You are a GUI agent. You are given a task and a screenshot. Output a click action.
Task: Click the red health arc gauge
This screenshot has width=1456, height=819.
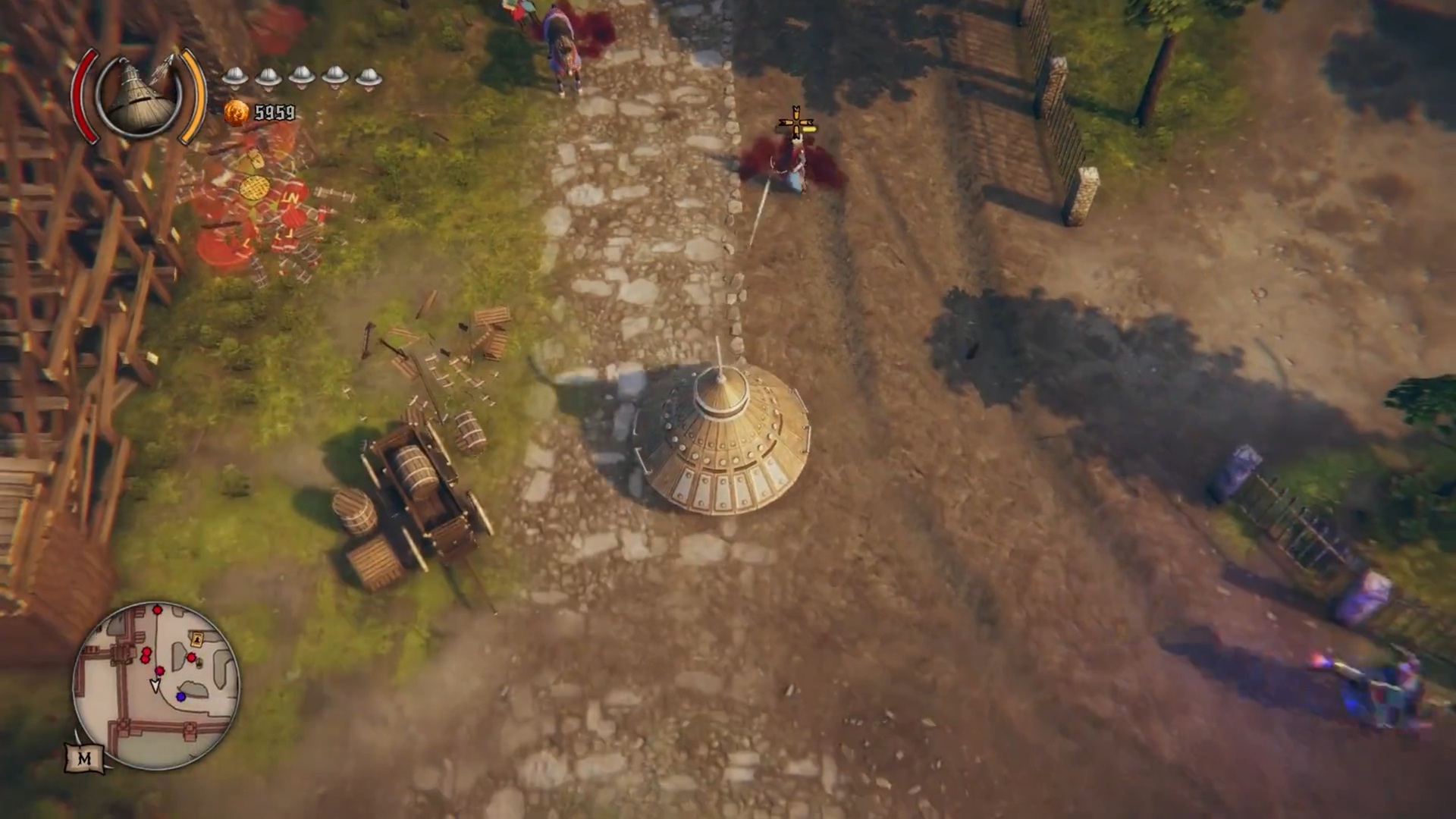[x=86, y=91]
